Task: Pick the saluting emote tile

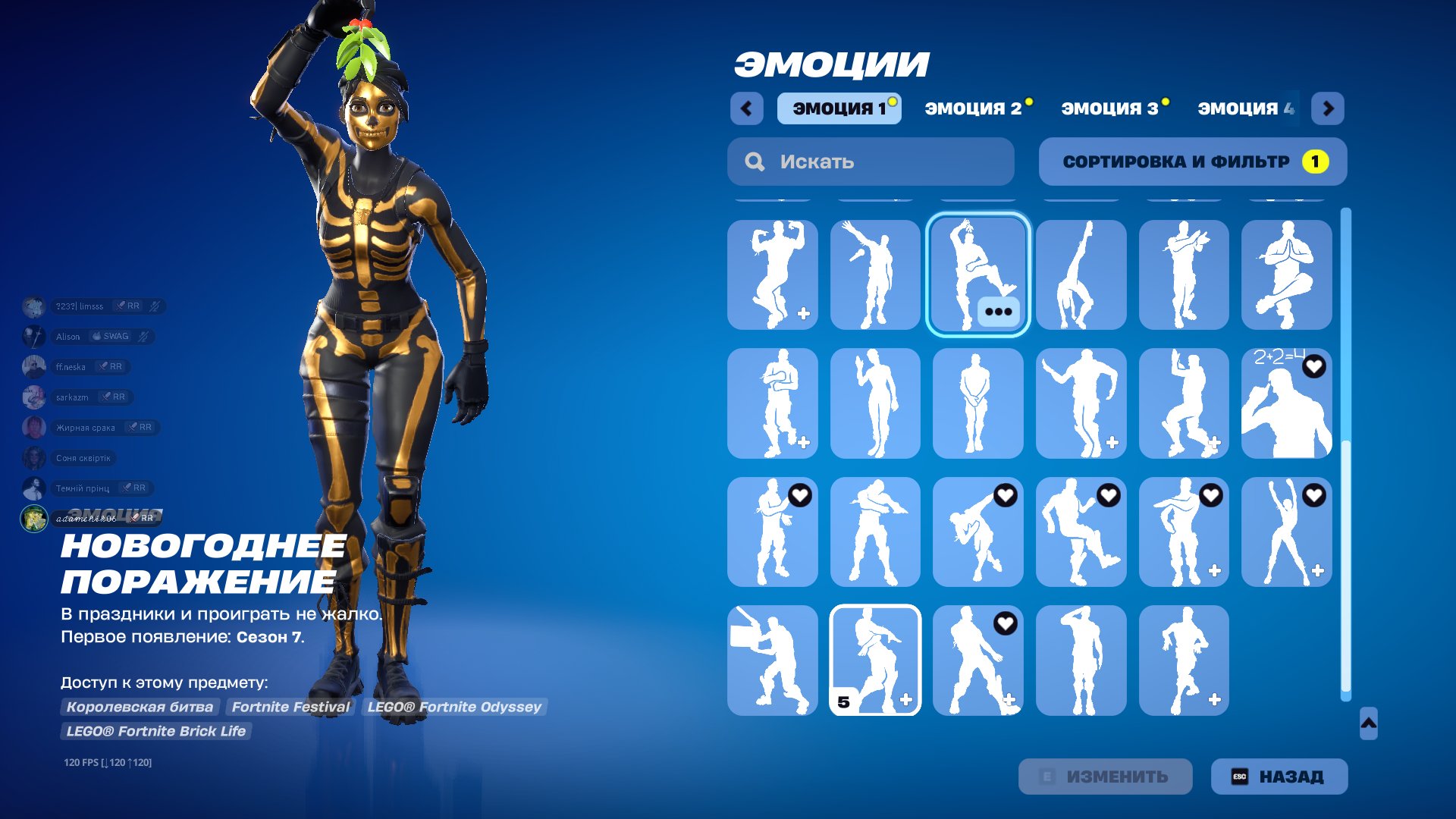Action: pos(1081,660)
